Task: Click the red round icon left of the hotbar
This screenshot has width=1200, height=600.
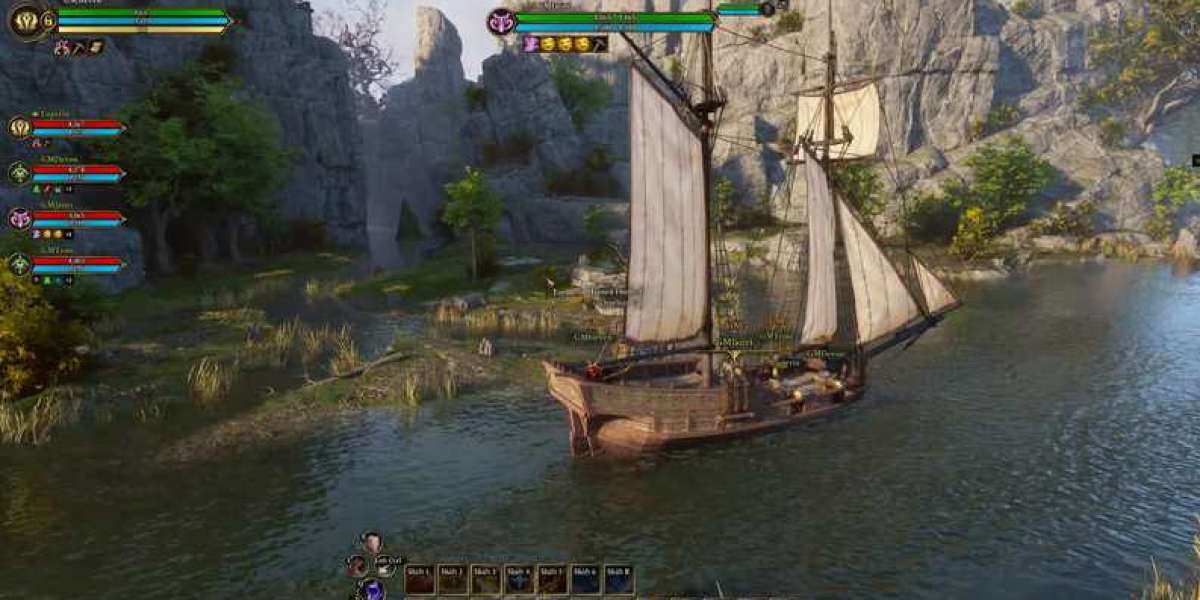Action: [356, 565]
